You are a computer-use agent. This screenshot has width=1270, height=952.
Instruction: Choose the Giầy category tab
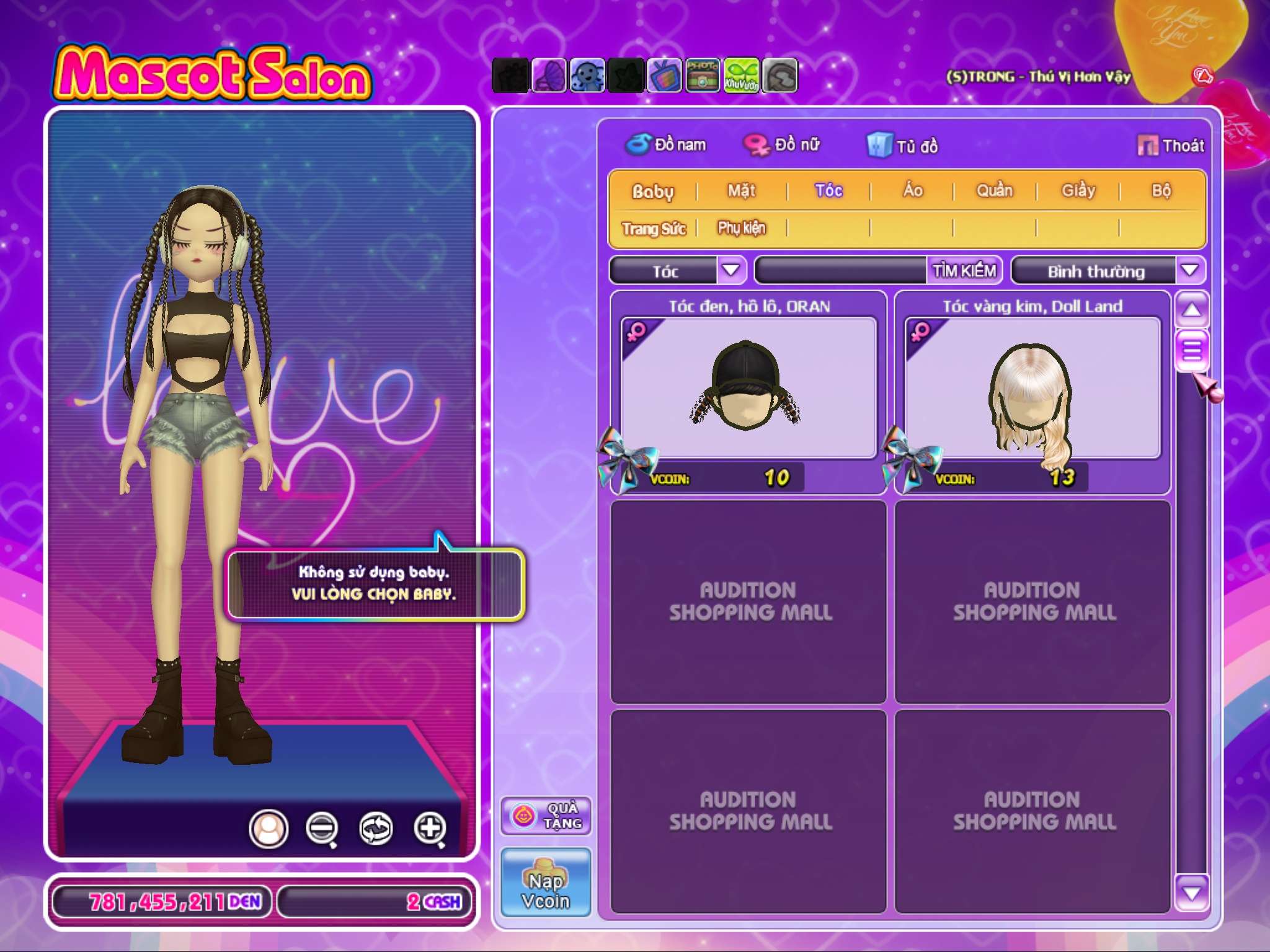(x=1078, y=191)
